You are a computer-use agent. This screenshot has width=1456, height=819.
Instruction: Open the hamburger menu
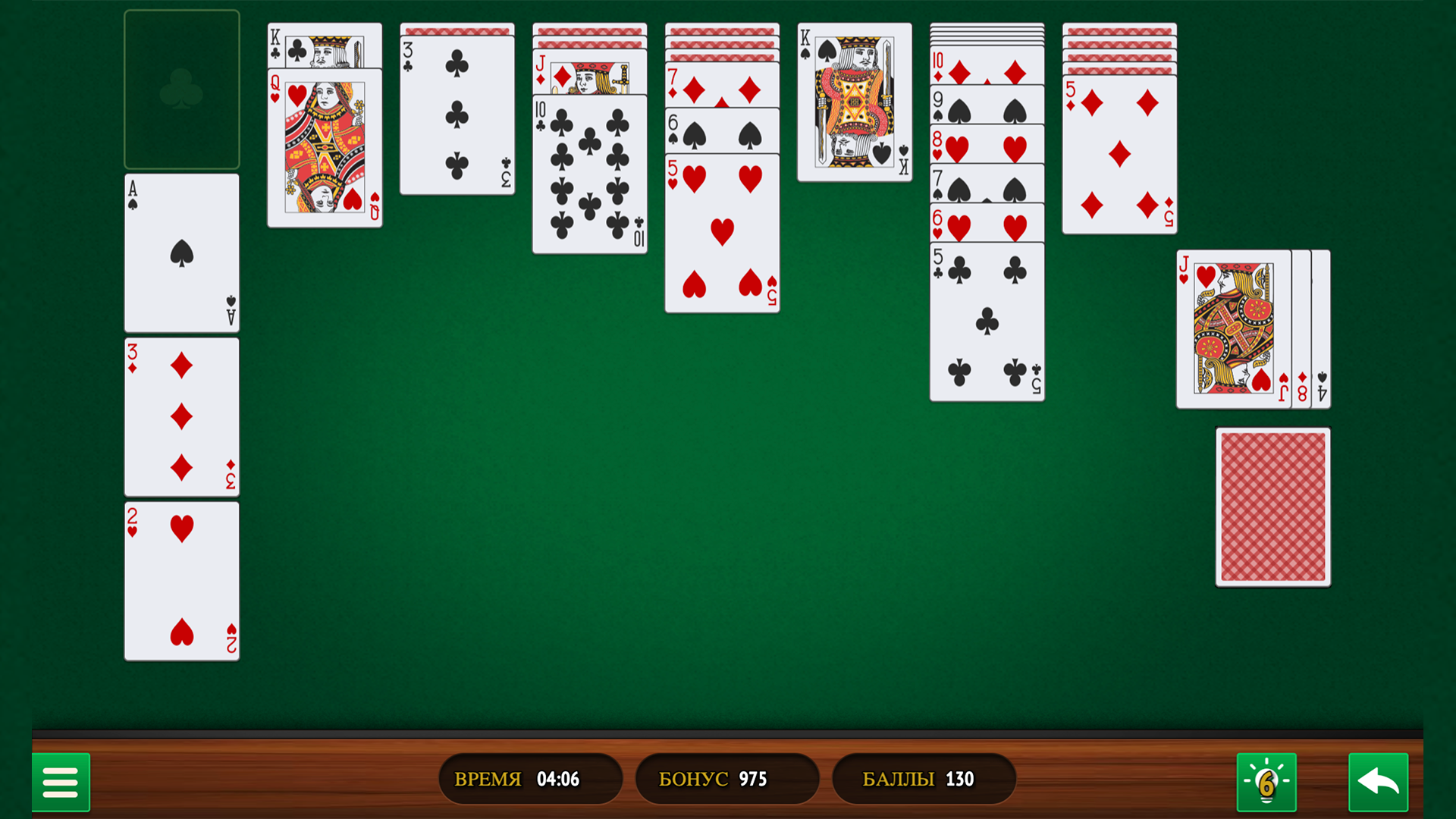tap(61, 782)
